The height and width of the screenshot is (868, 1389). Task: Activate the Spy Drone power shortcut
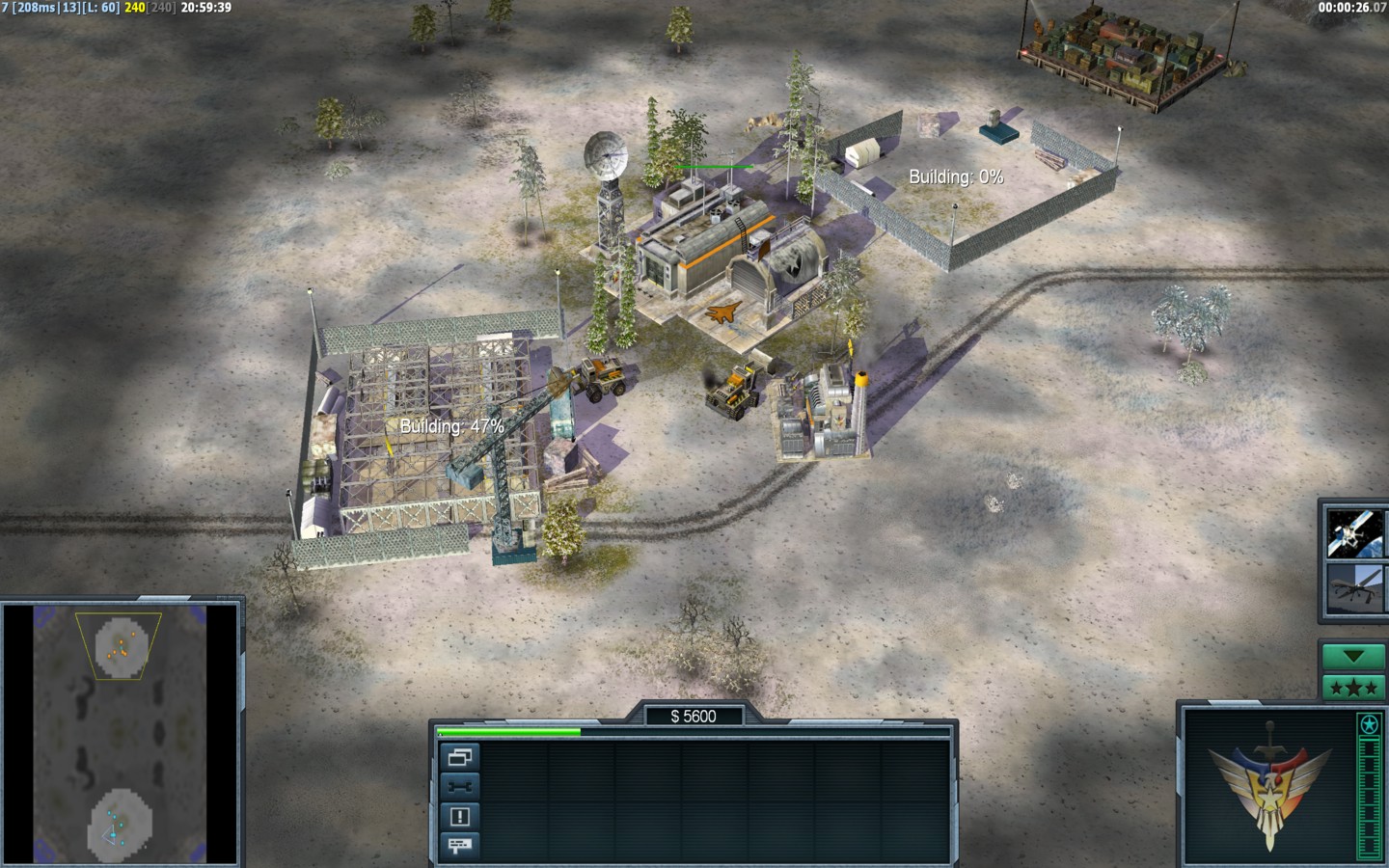(1353, 587)
